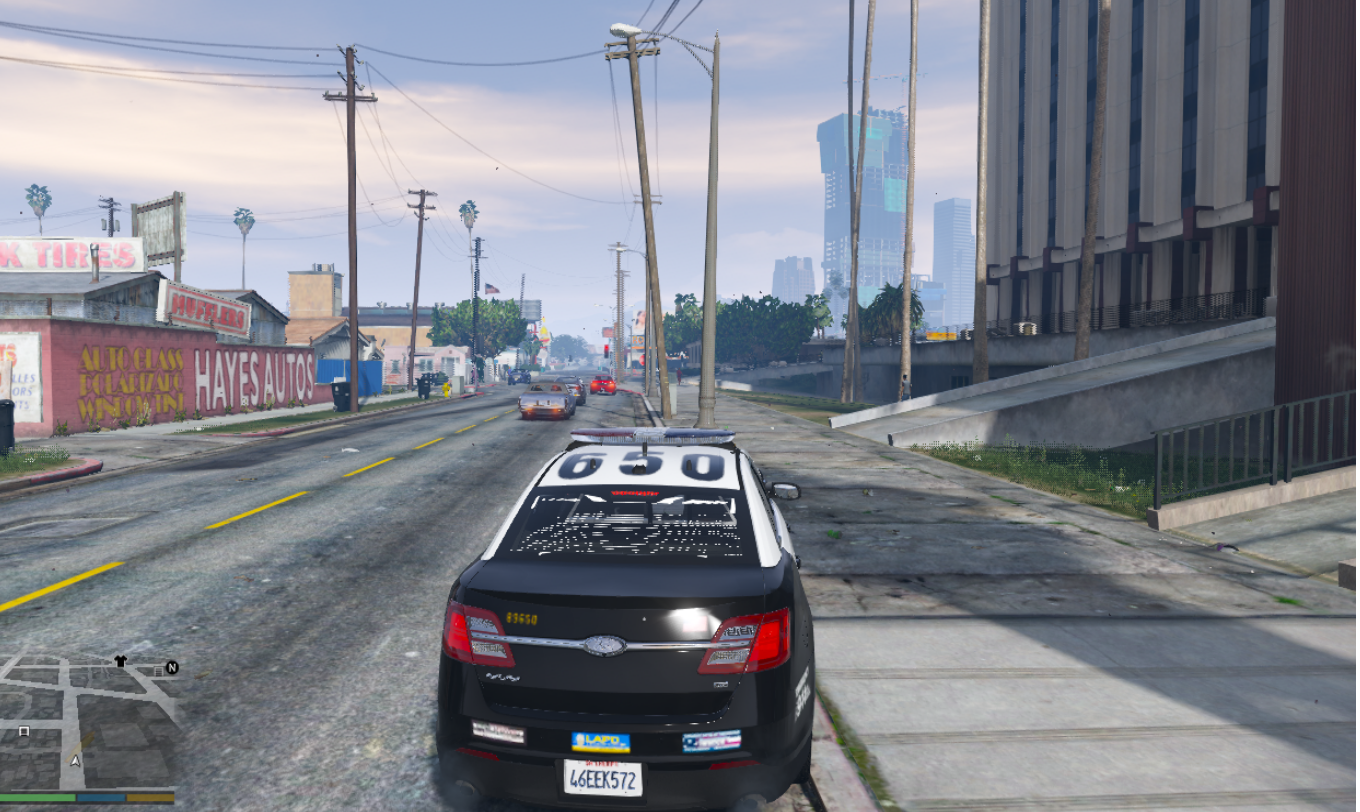Select the white square blip on minimap
This screenshot has width=1360, height=812.
(24, 731)
